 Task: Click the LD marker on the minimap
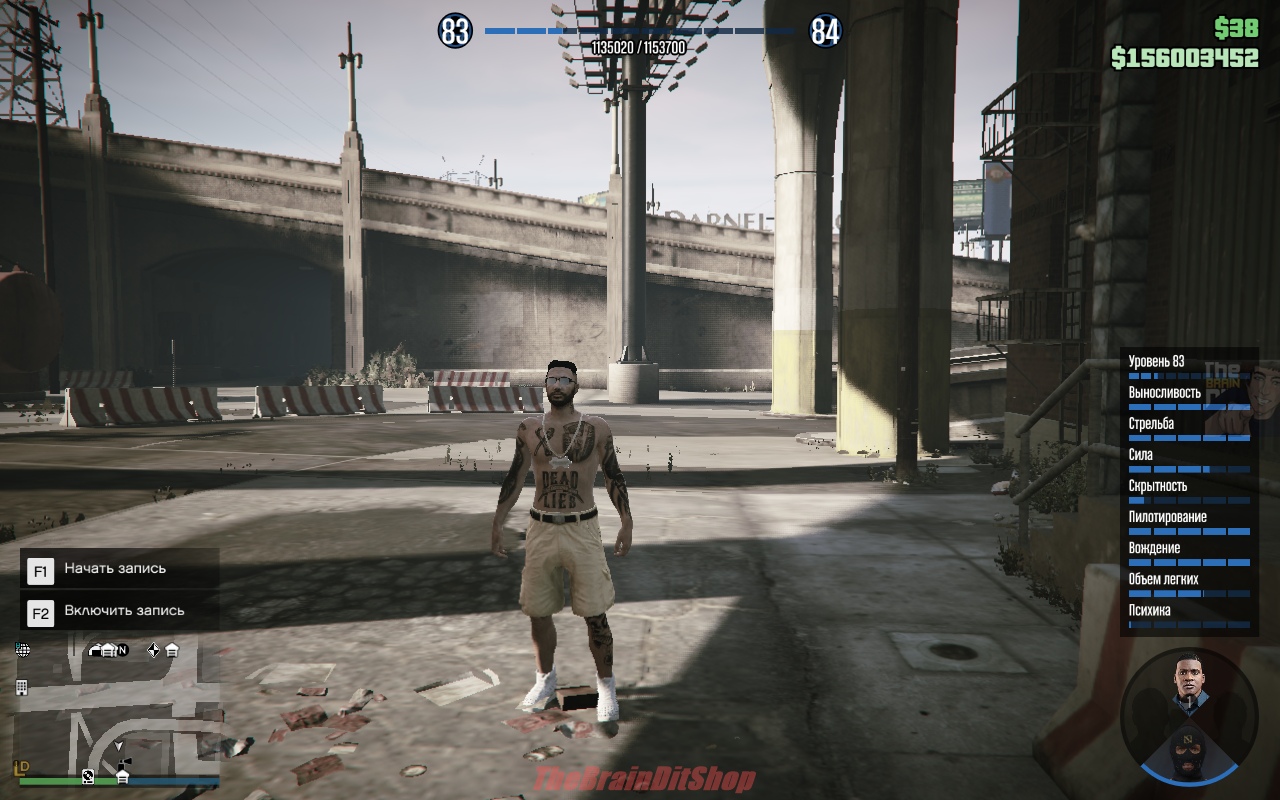23,767
